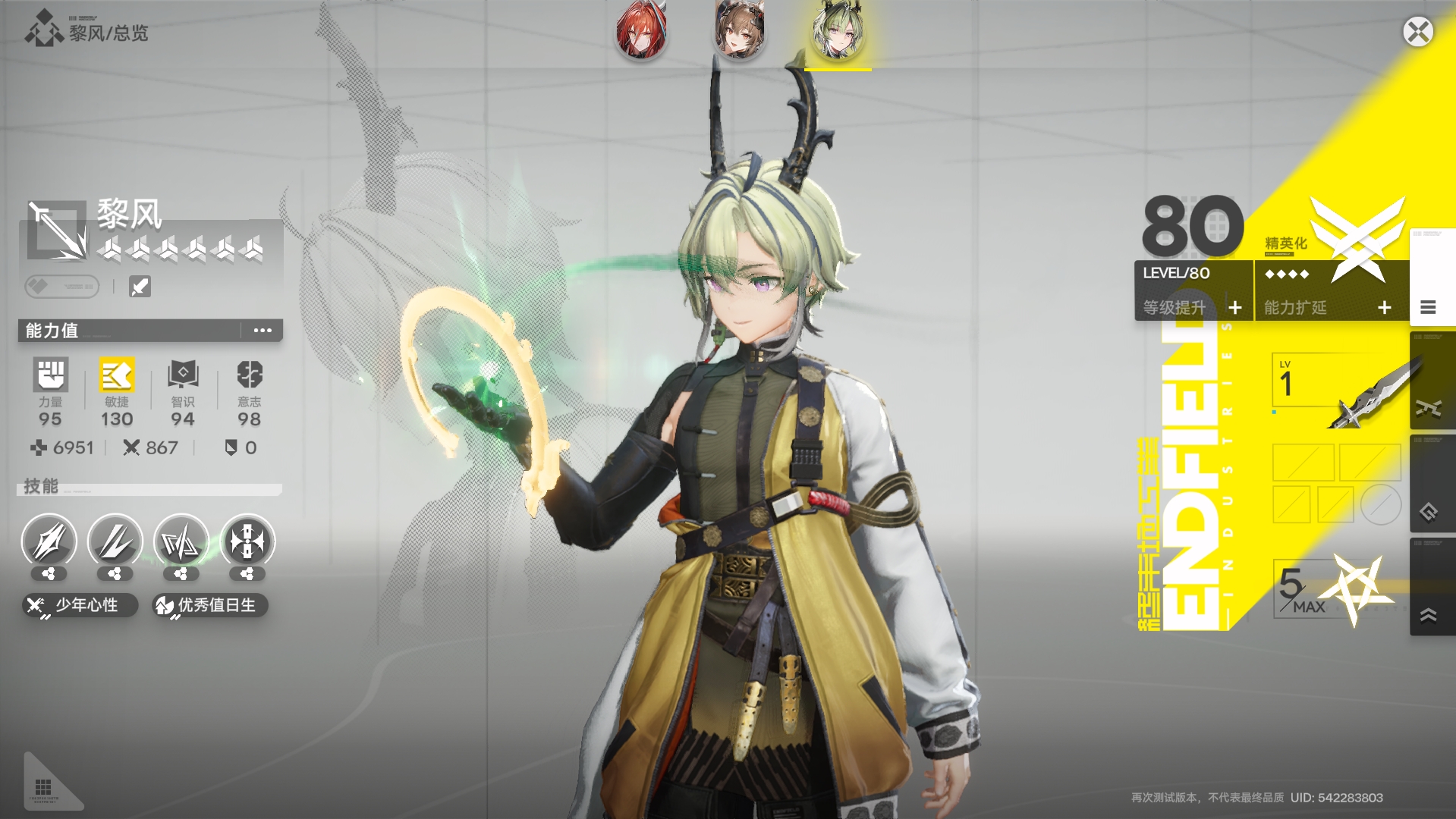The image size is (1456, 819).
Task: Open the 能力值 panel overflow menu
Action: 263,331
